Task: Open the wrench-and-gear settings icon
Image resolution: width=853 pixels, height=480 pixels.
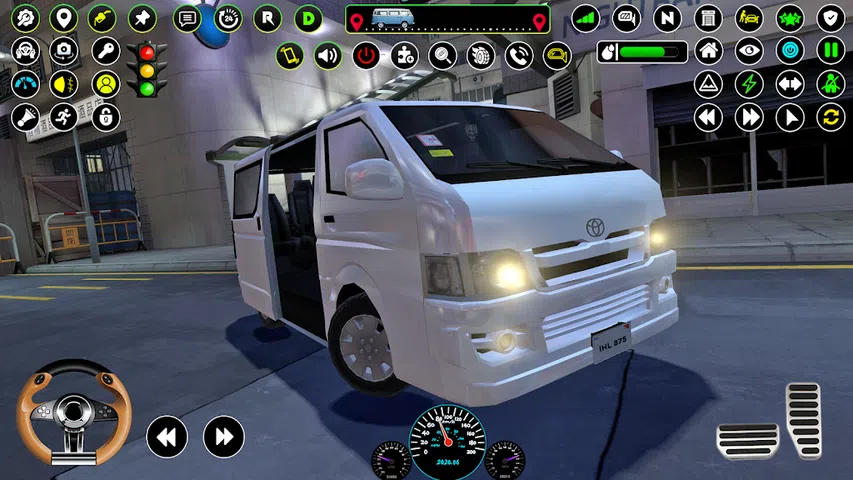Action: click(x=24, y=18)
